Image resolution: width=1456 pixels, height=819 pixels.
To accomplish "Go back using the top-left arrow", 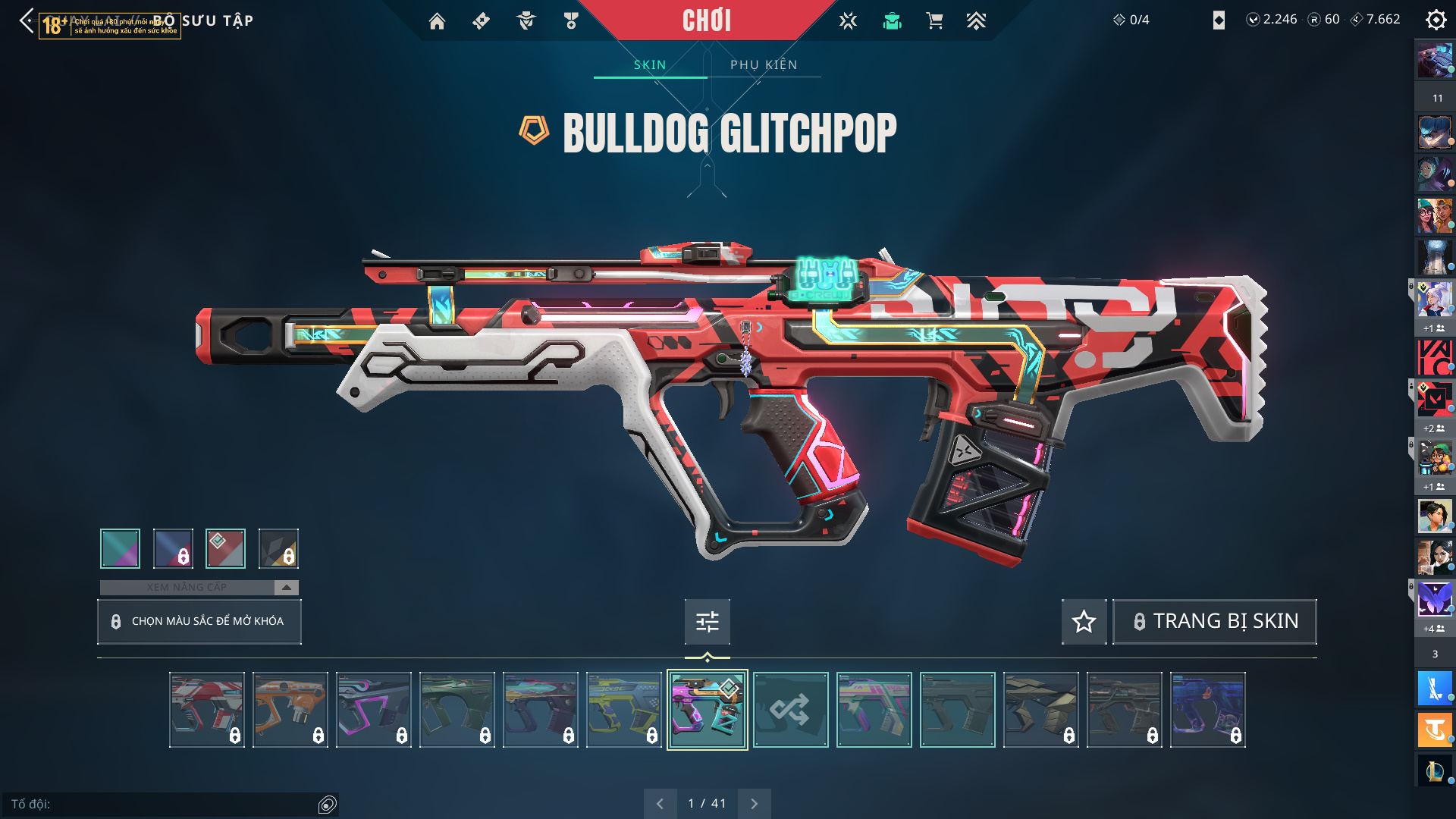I will [x=27, y=20].
